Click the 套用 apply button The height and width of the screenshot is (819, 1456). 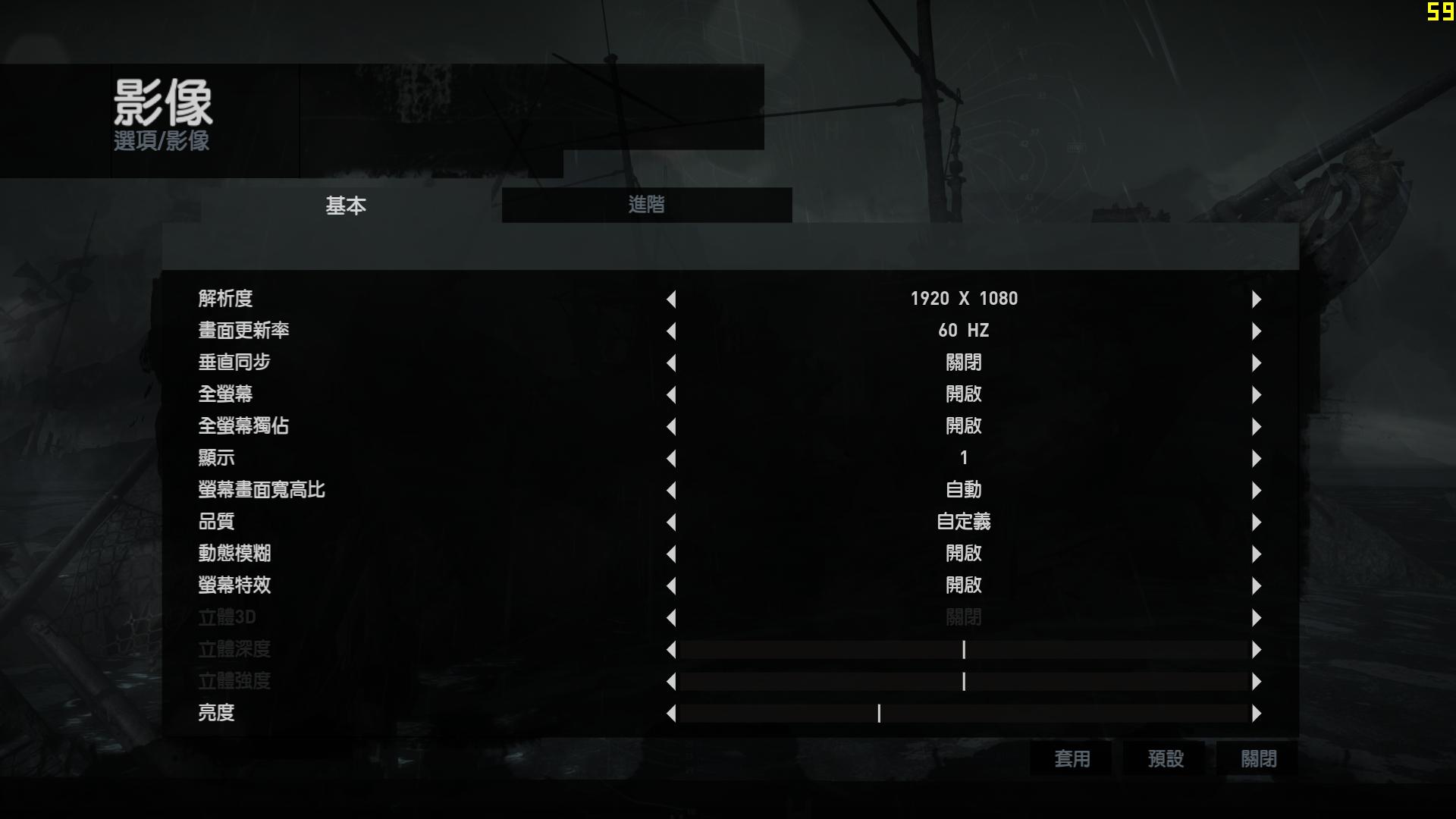(x=1072, y=758)
